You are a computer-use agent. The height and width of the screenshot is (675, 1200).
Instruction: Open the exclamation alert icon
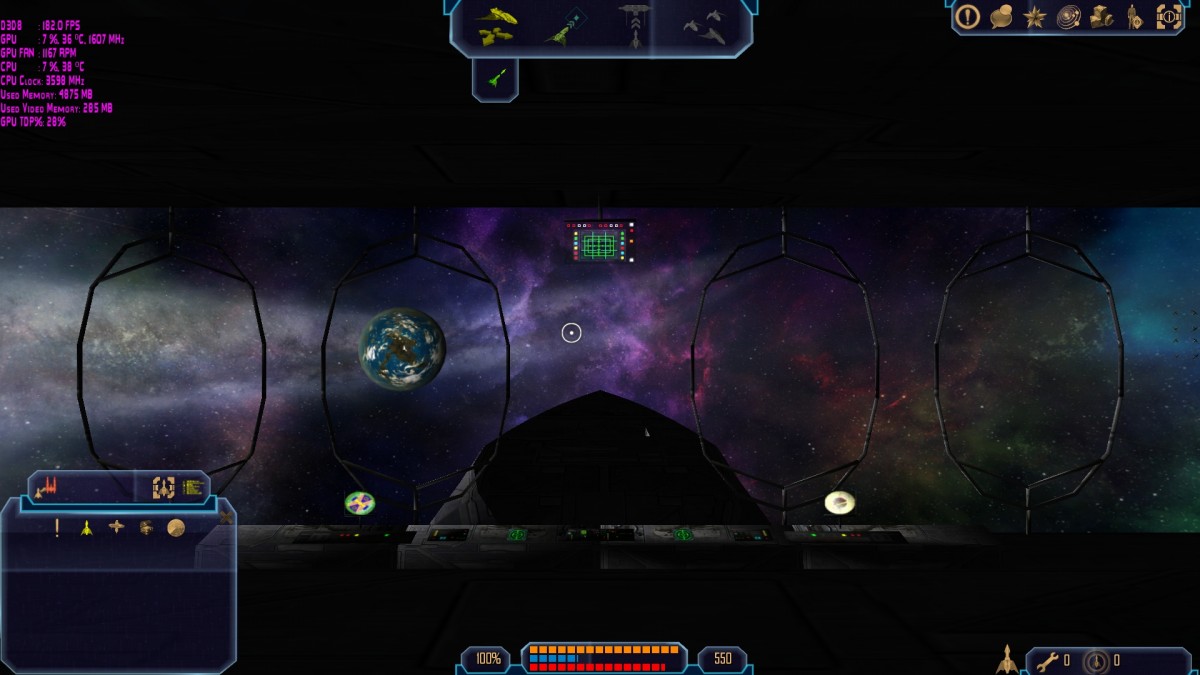tap(967, 16)
